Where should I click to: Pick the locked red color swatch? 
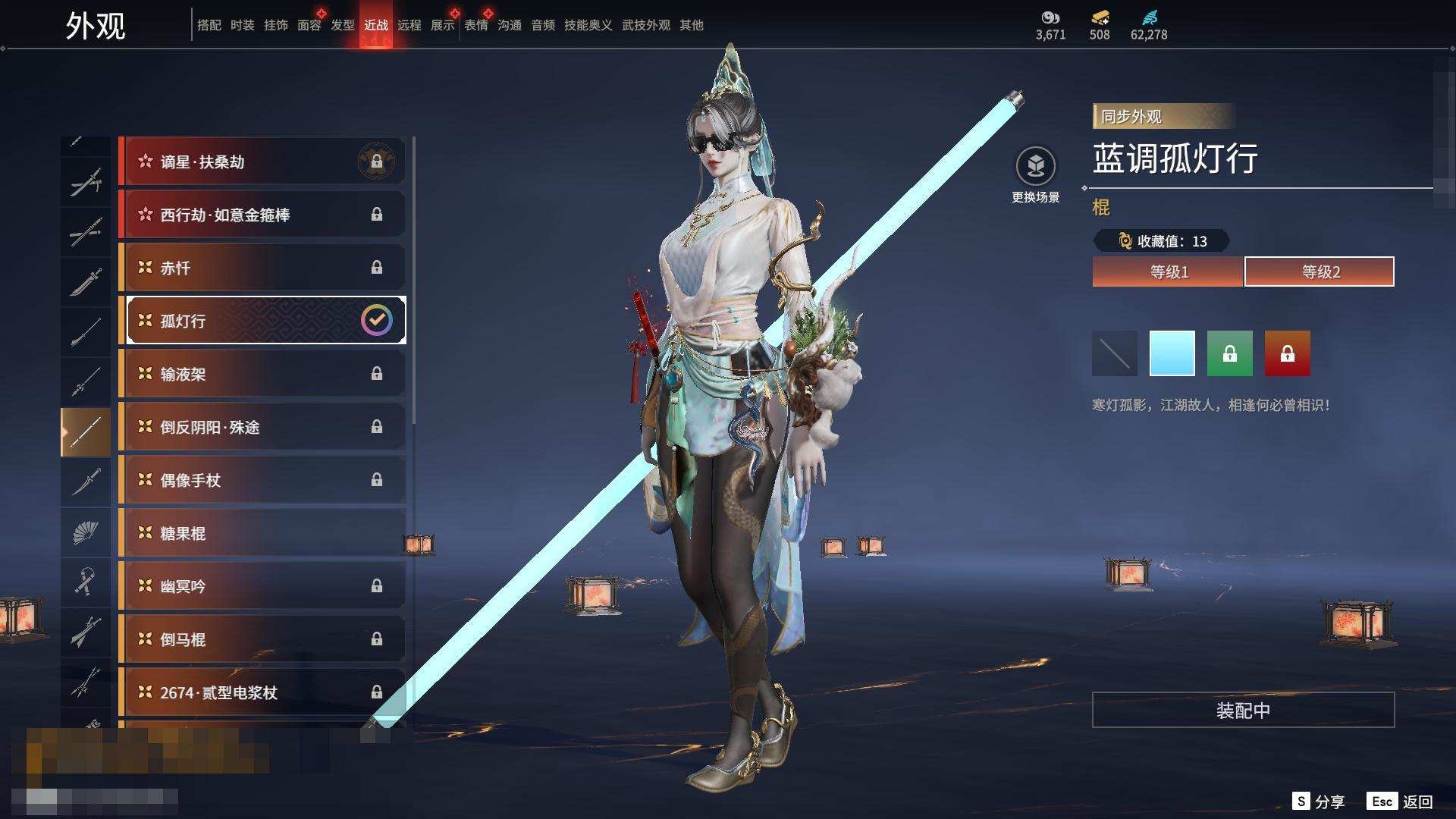(1287, 353)
